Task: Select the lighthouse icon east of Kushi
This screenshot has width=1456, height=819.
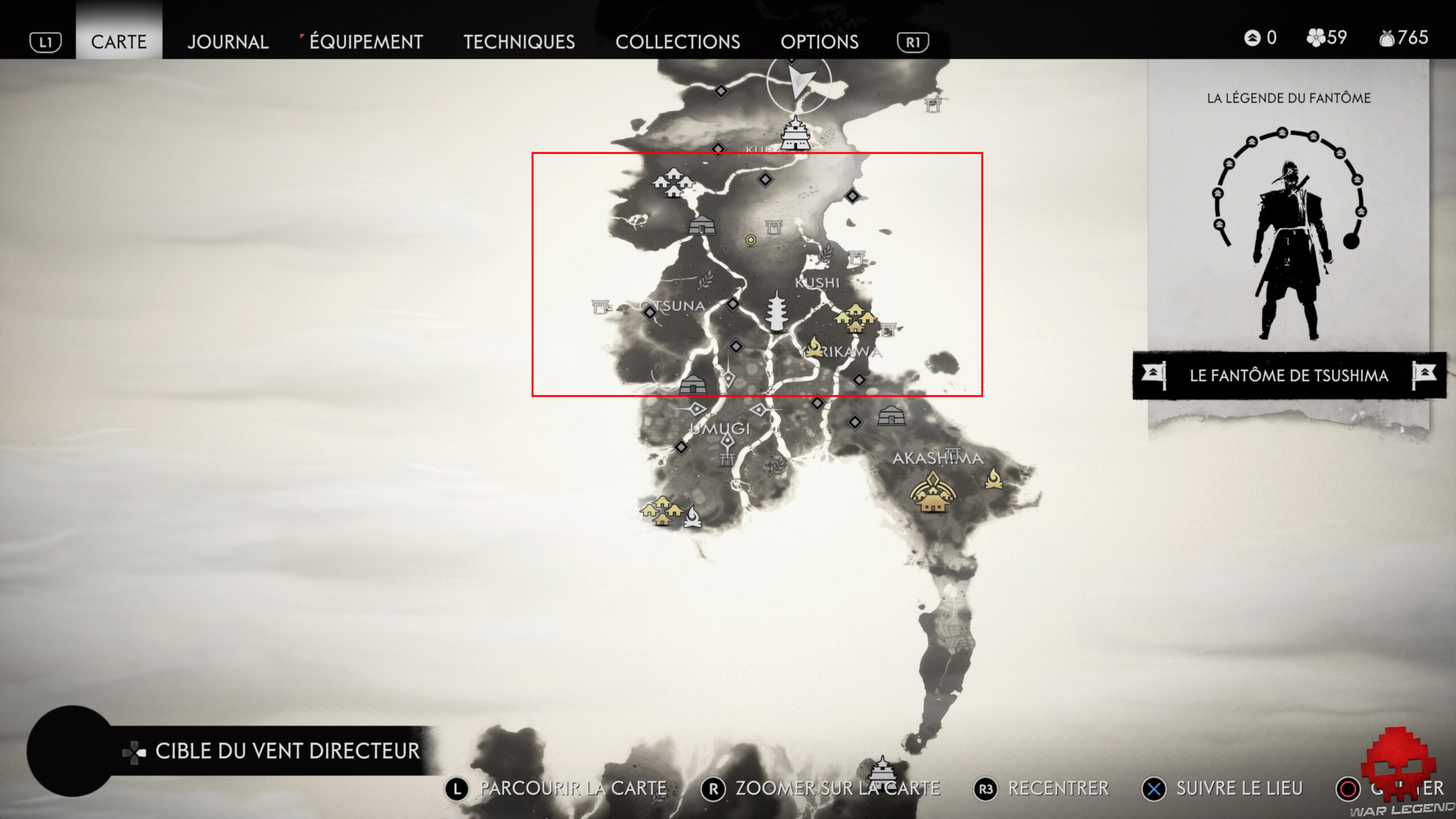Action: coord(857,257)
